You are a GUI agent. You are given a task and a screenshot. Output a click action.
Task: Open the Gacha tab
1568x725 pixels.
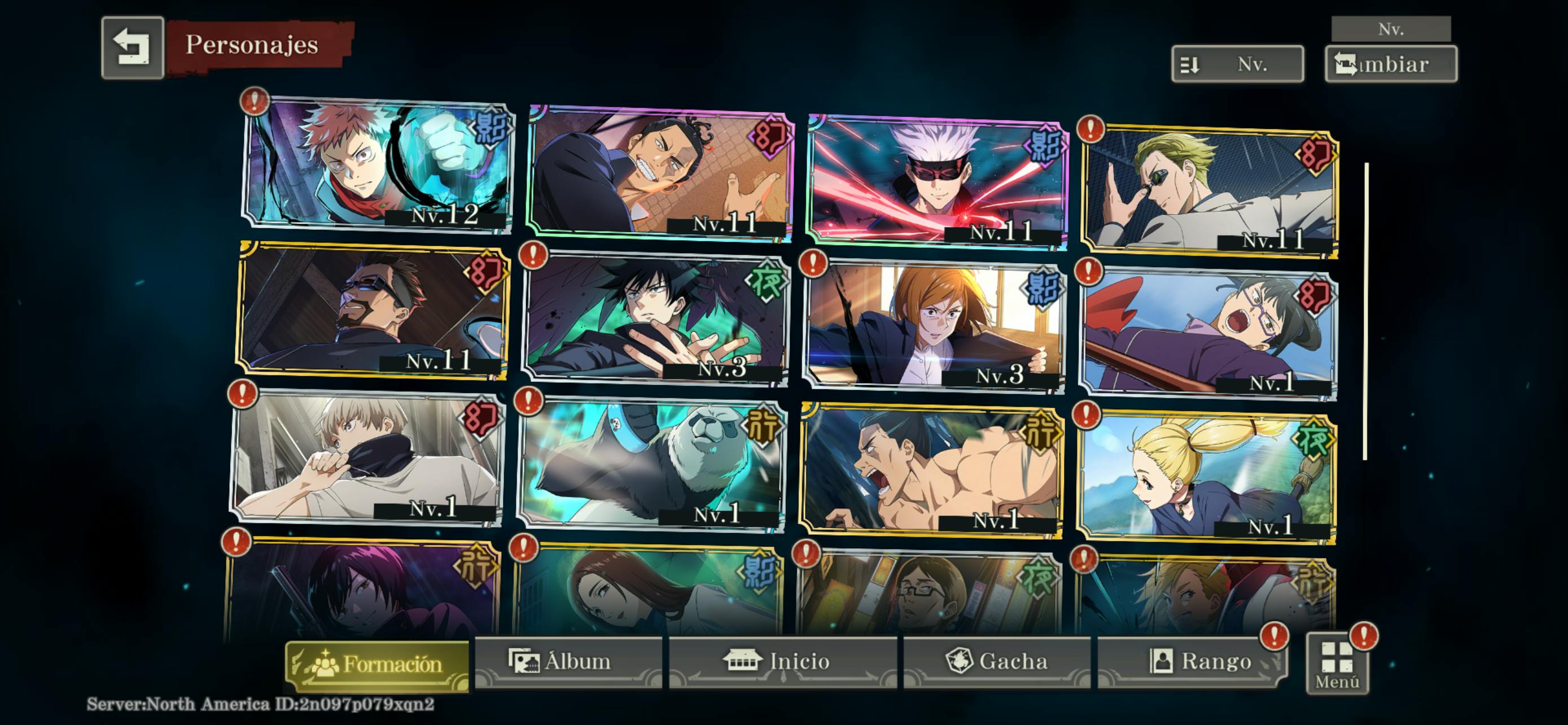tap(997, 662)
